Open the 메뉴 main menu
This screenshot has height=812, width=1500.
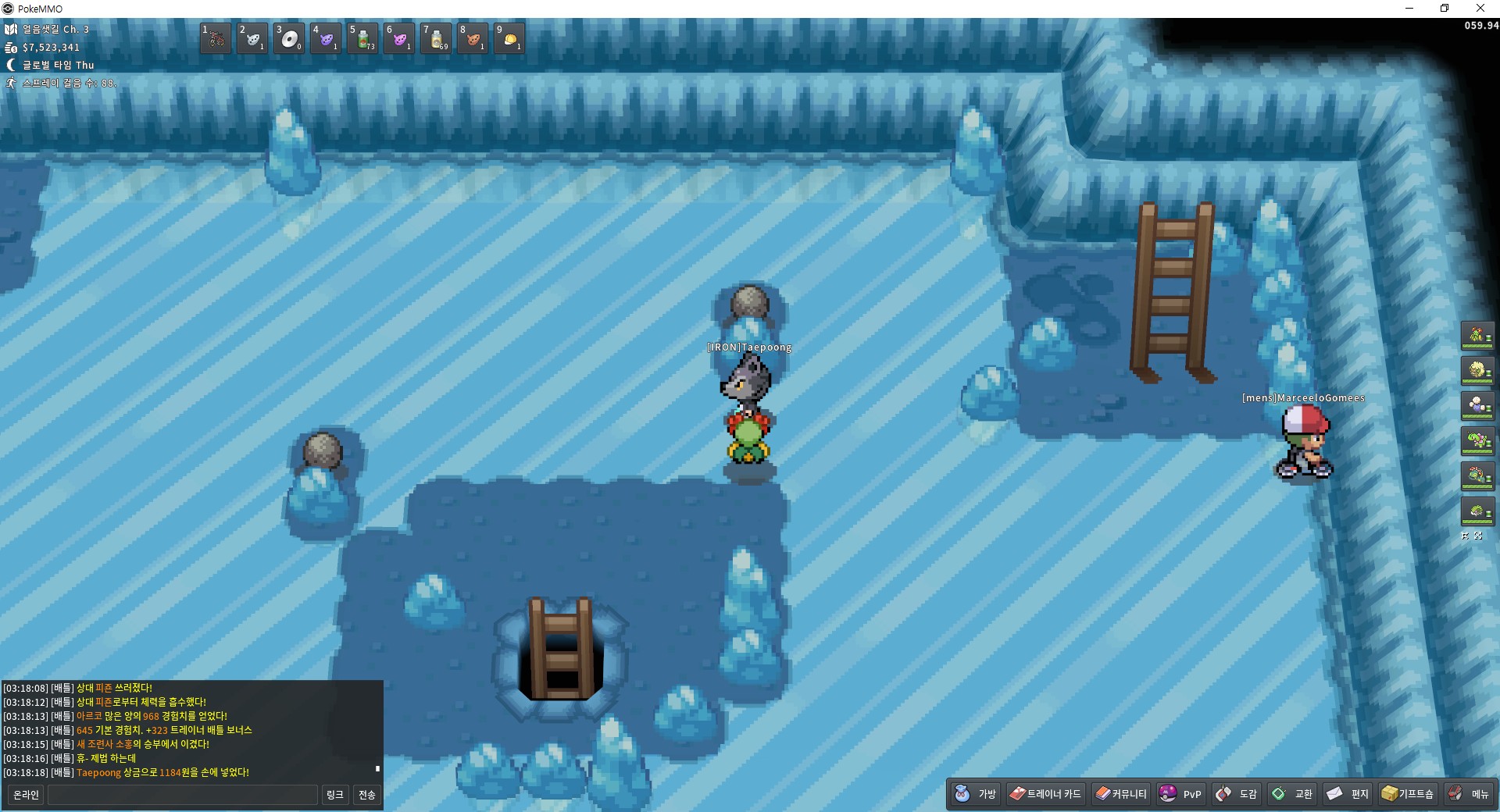[x=1469, y=794]
